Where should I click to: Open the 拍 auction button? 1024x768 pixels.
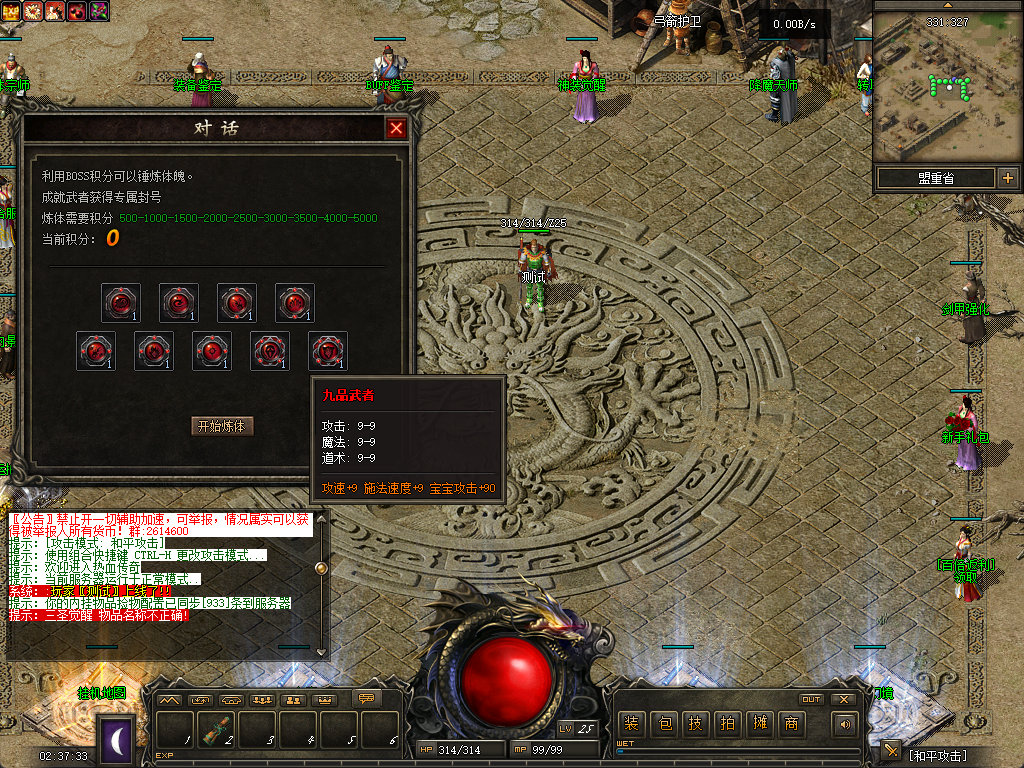(x=727, y=723)
